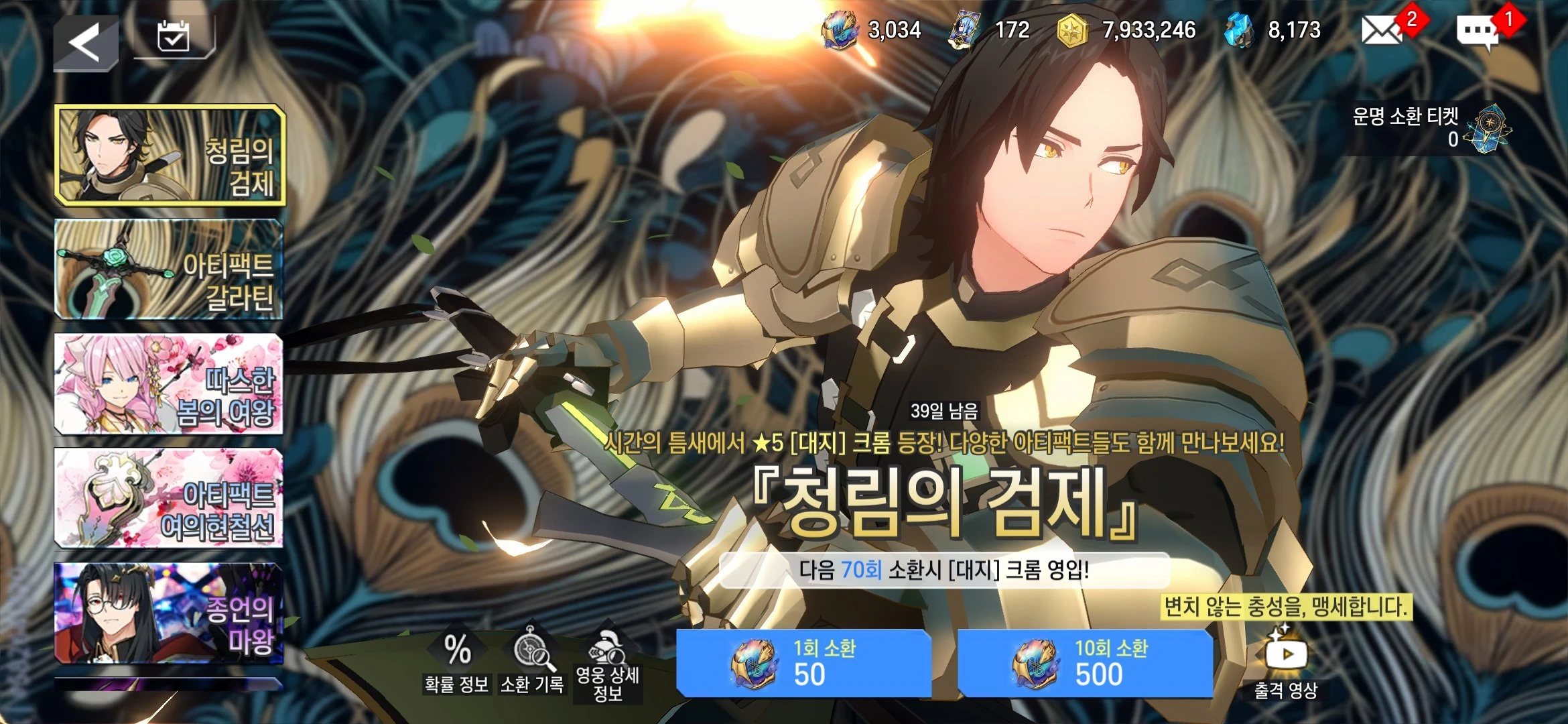Switch to the 아티팩트 갈라틴 banner
The height and width of the screenshot is (724, 1568).
coord(169,269)
